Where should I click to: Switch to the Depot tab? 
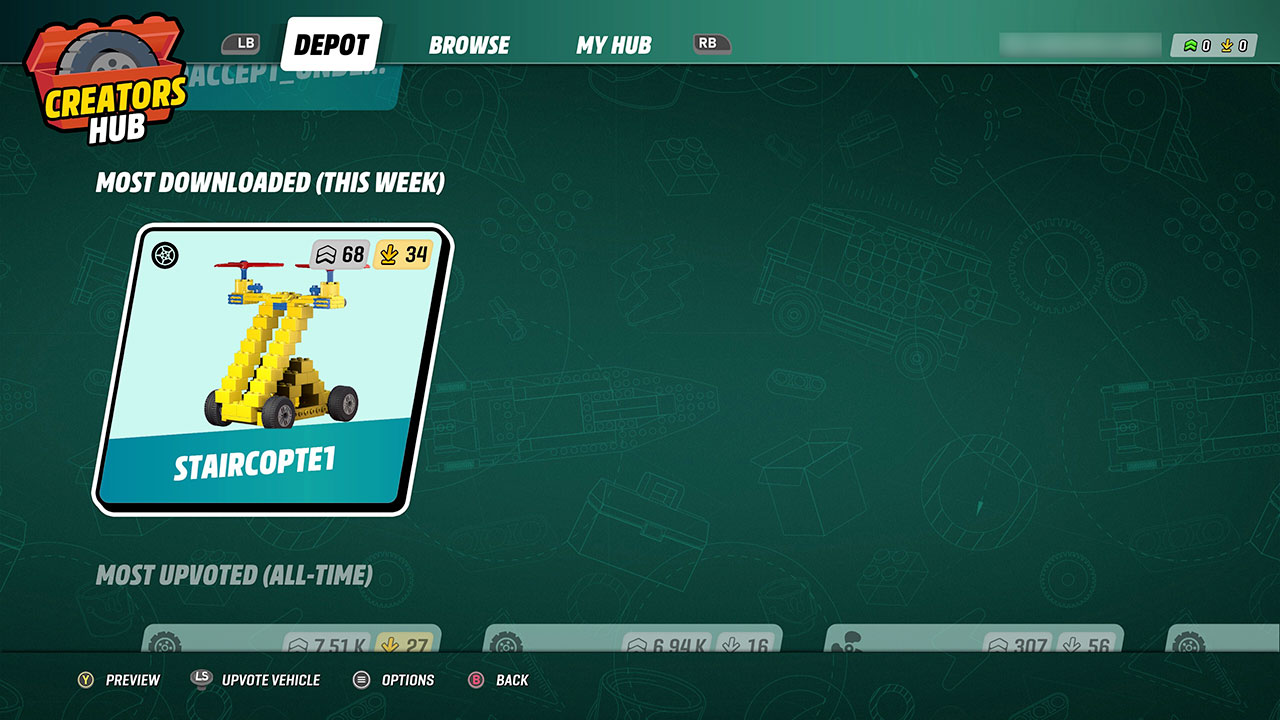(x=331, y=45)
